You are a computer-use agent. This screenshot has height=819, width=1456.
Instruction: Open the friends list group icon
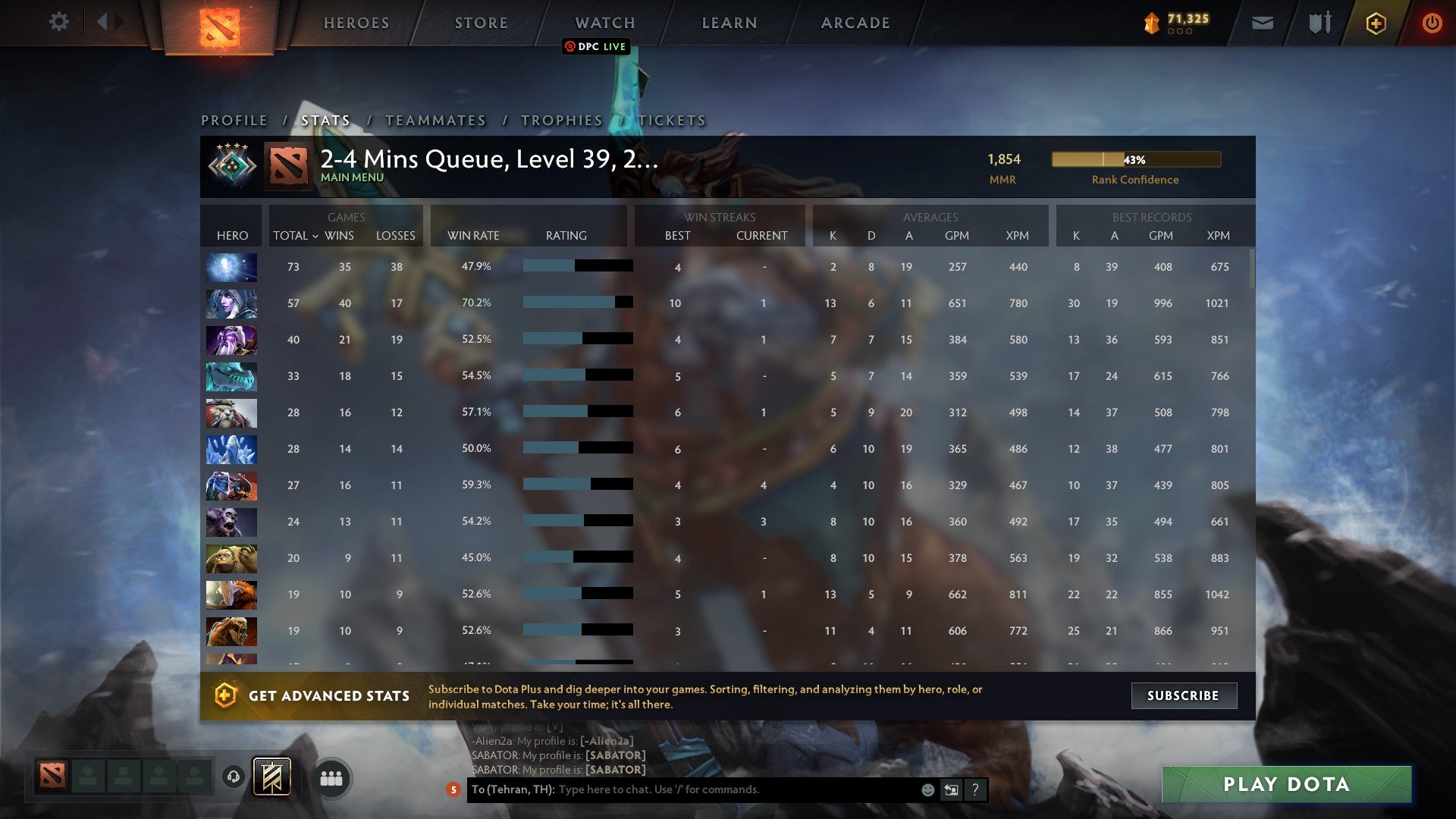pos(331,777)
